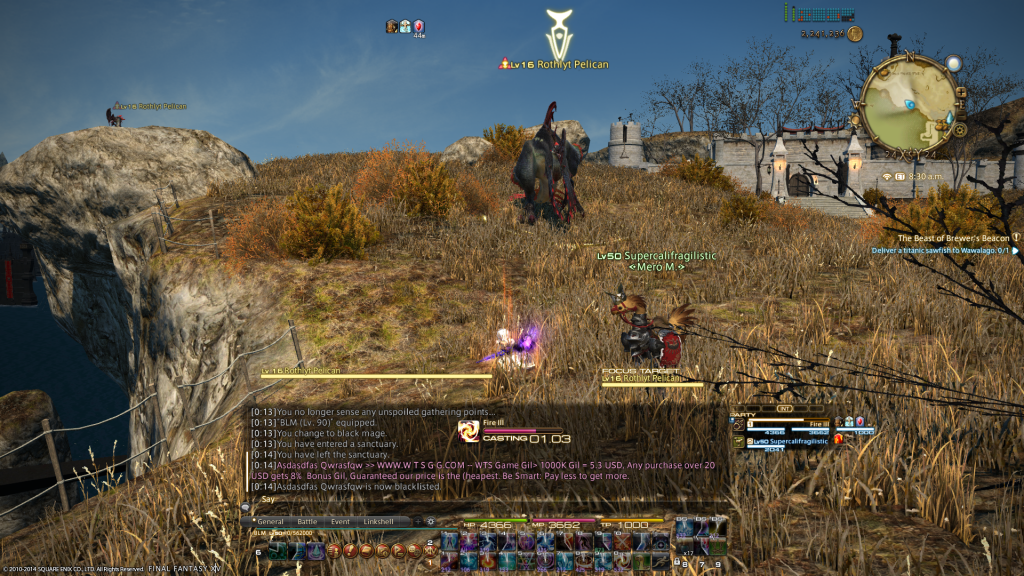This screenshot has width=1024, height=576.
Task: Click the gil currency coin icon
Action: 854,34
